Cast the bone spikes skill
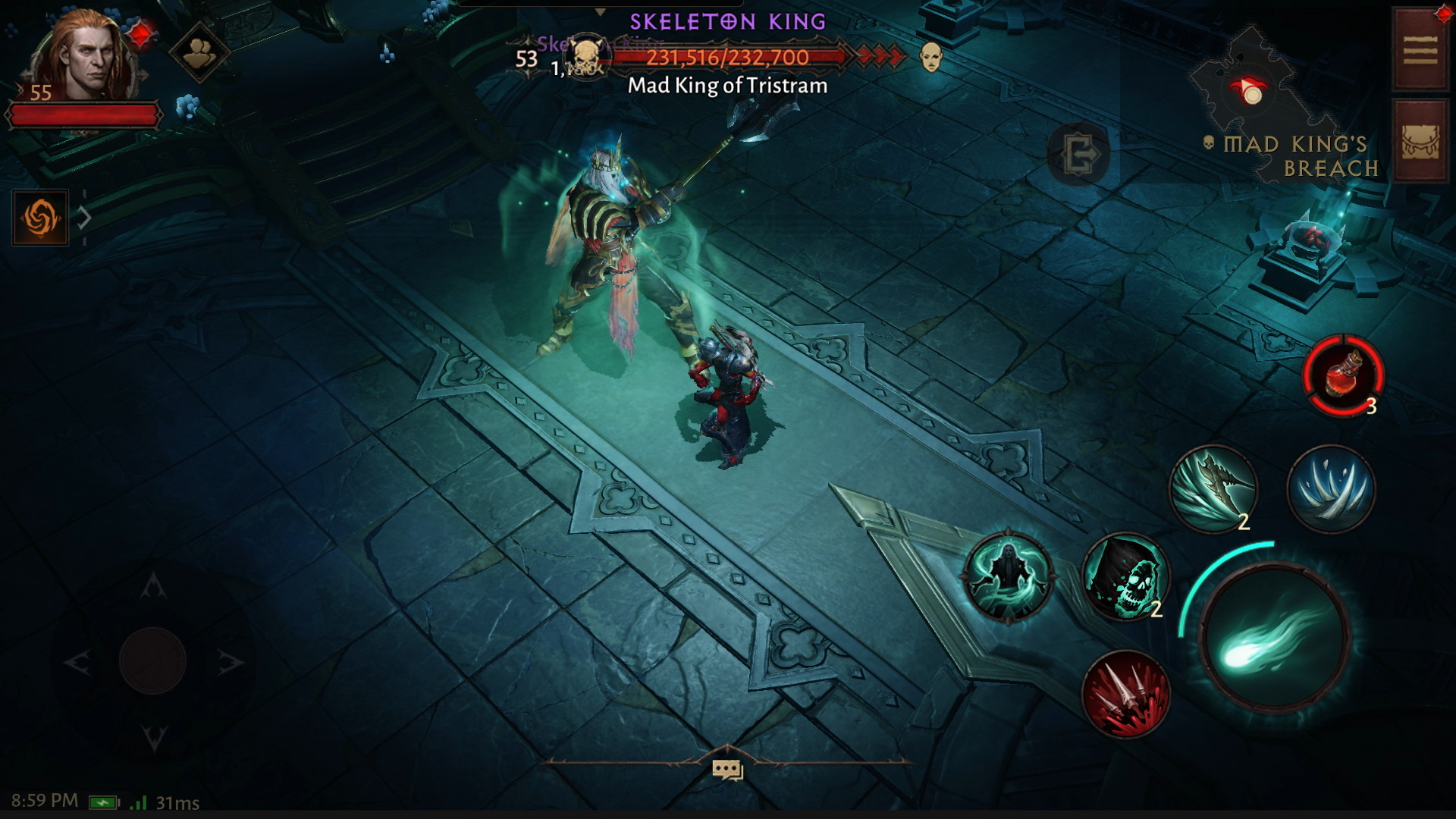Viewport: 1456px width, 819px height. click(1331, 488)
